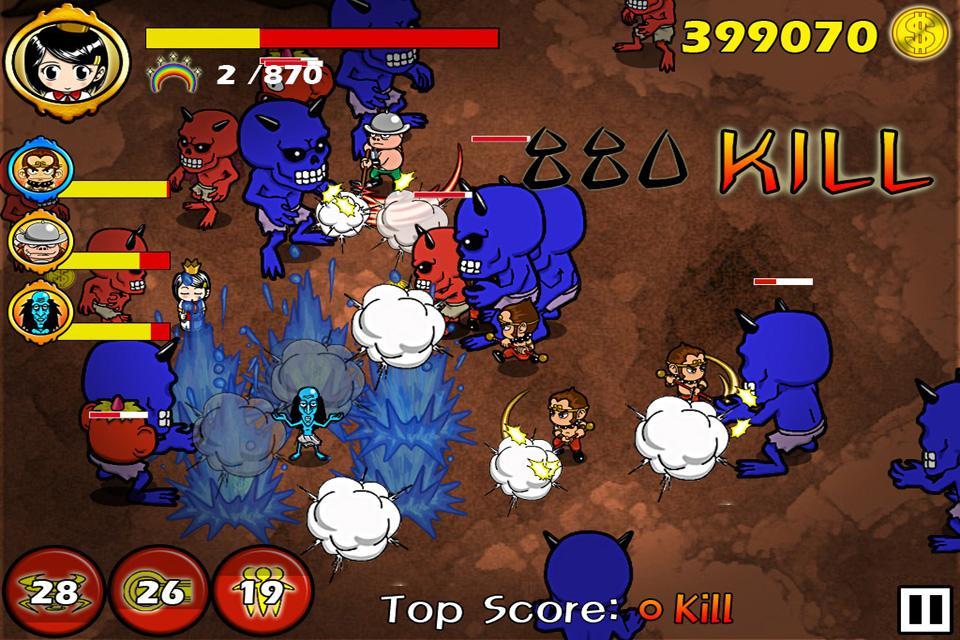Choose the monkey companion portrait
Screen dimensions: 960x640
[x=38, y=172]
